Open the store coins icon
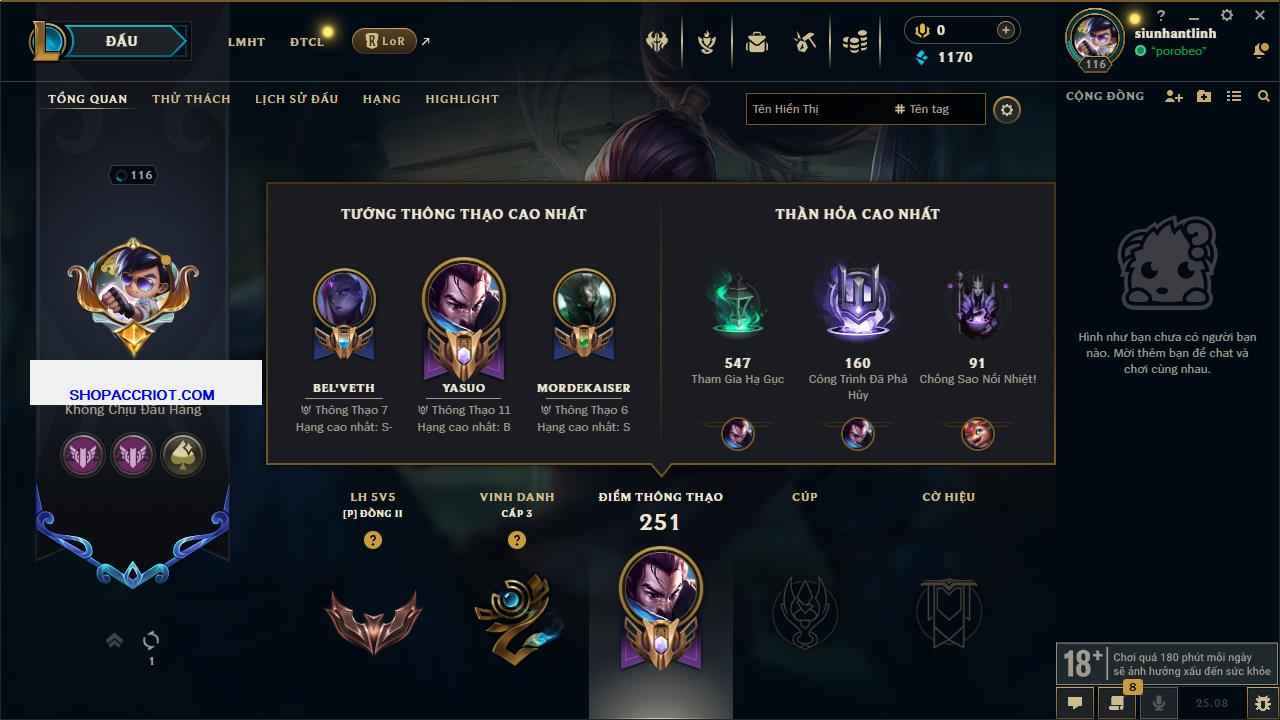Screen dimensions: 1280x720 point(854,42)
